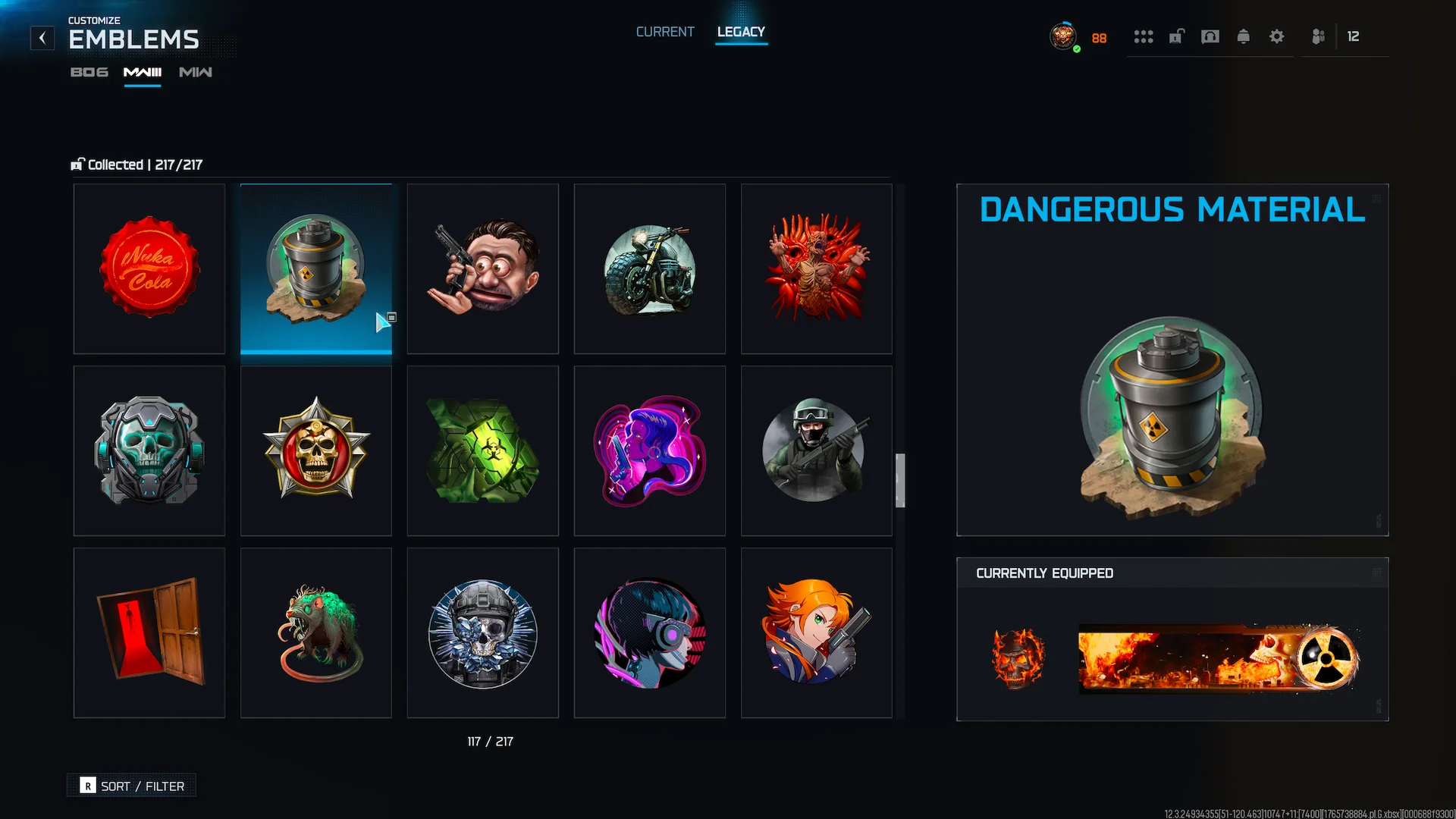The height and width of the screenshot is (819, 1456).
Task: Pick the masked soldier with rifle emblem
Action: coord(817,450)
